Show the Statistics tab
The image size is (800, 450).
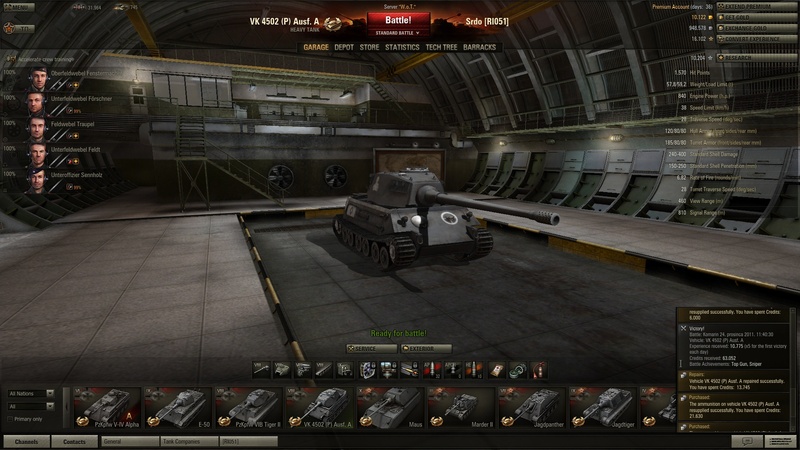tap(402, 47)
